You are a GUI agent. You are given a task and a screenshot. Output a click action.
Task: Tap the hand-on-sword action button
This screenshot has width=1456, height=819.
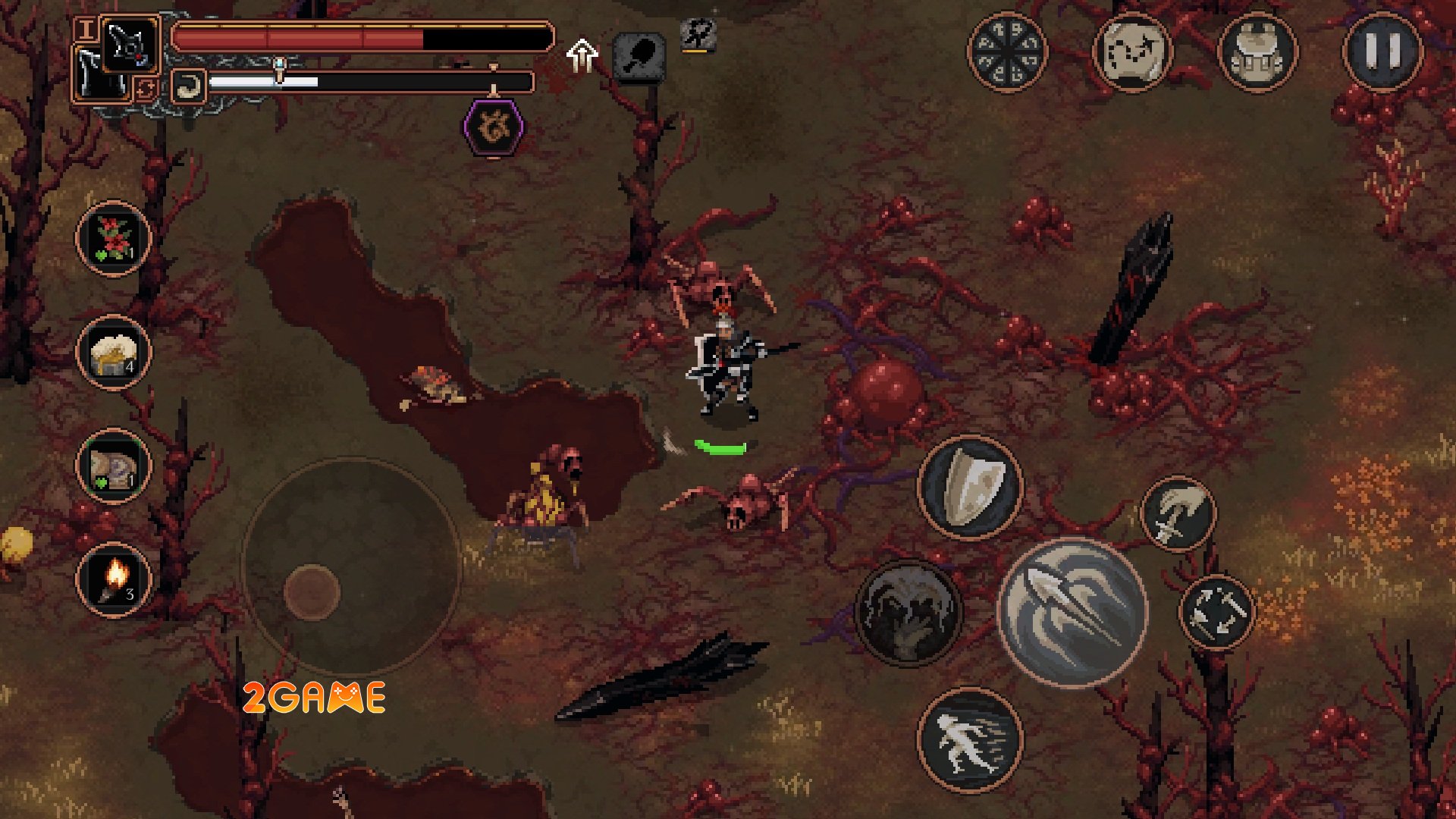pos(1178,514)
